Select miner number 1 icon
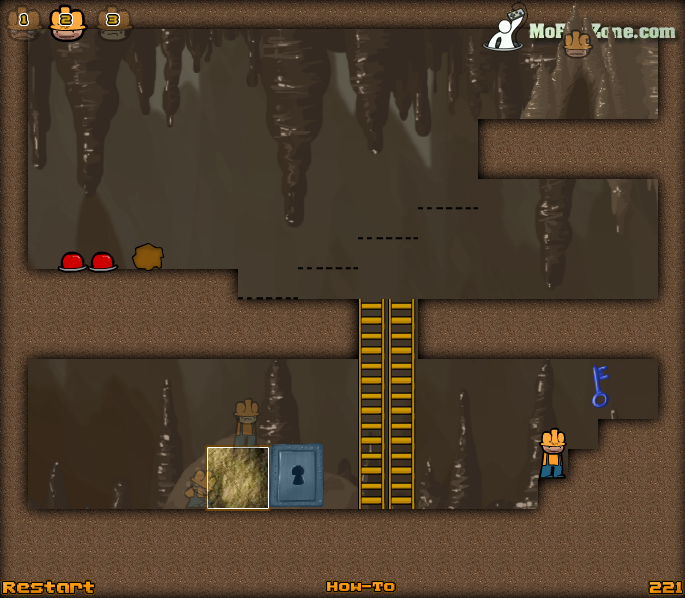The image size is (685, 598). [x=23, y=21]
